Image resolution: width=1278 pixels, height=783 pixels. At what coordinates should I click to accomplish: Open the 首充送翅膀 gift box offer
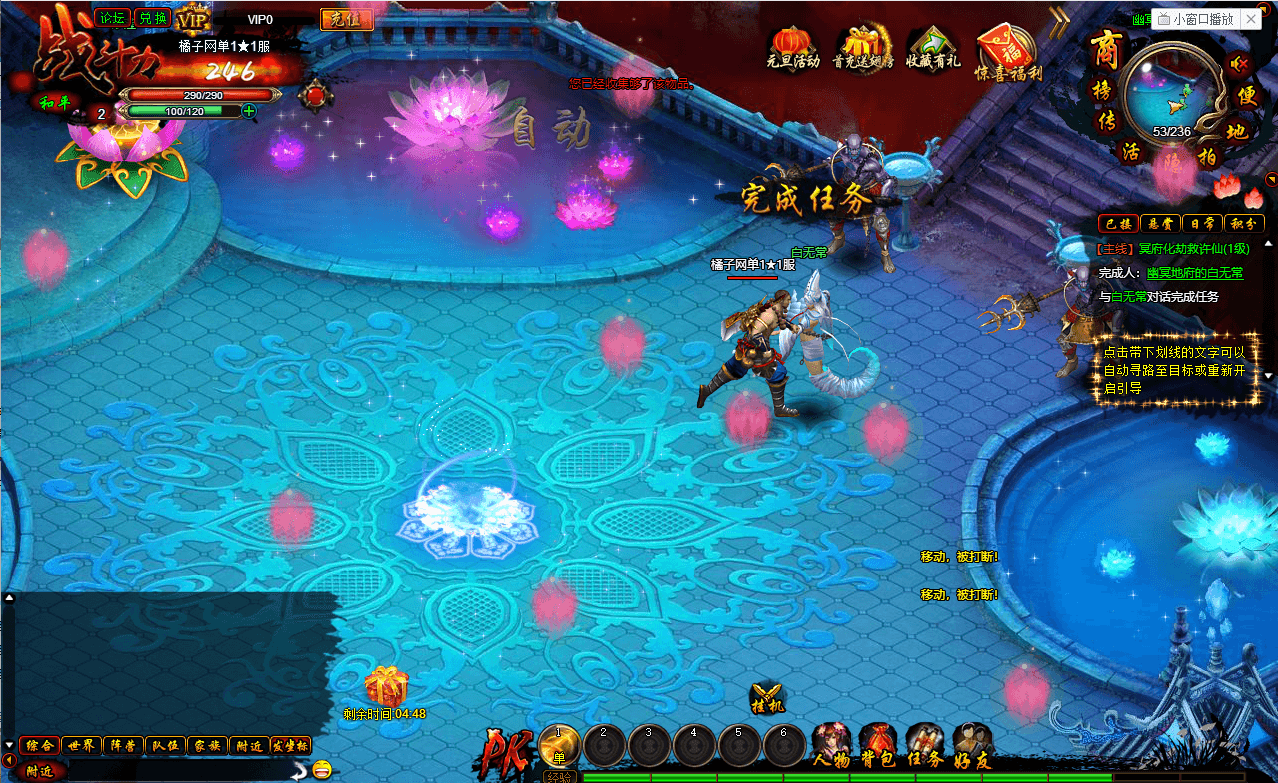click(x=863, y=43)
